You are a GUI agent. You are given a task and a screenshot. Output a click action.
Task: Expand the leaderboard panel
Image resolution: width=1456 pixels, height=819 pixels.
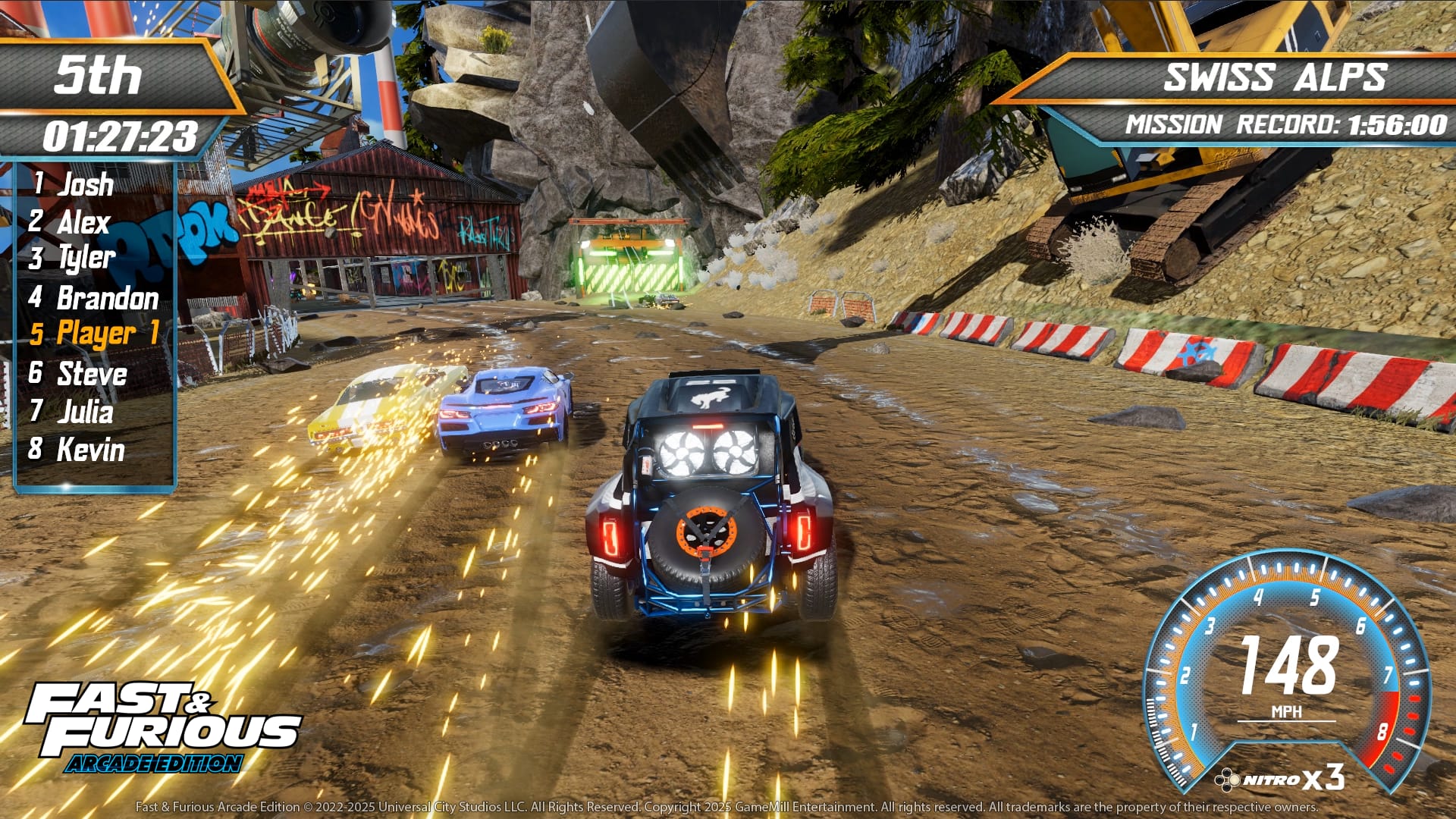coord(97,318)
